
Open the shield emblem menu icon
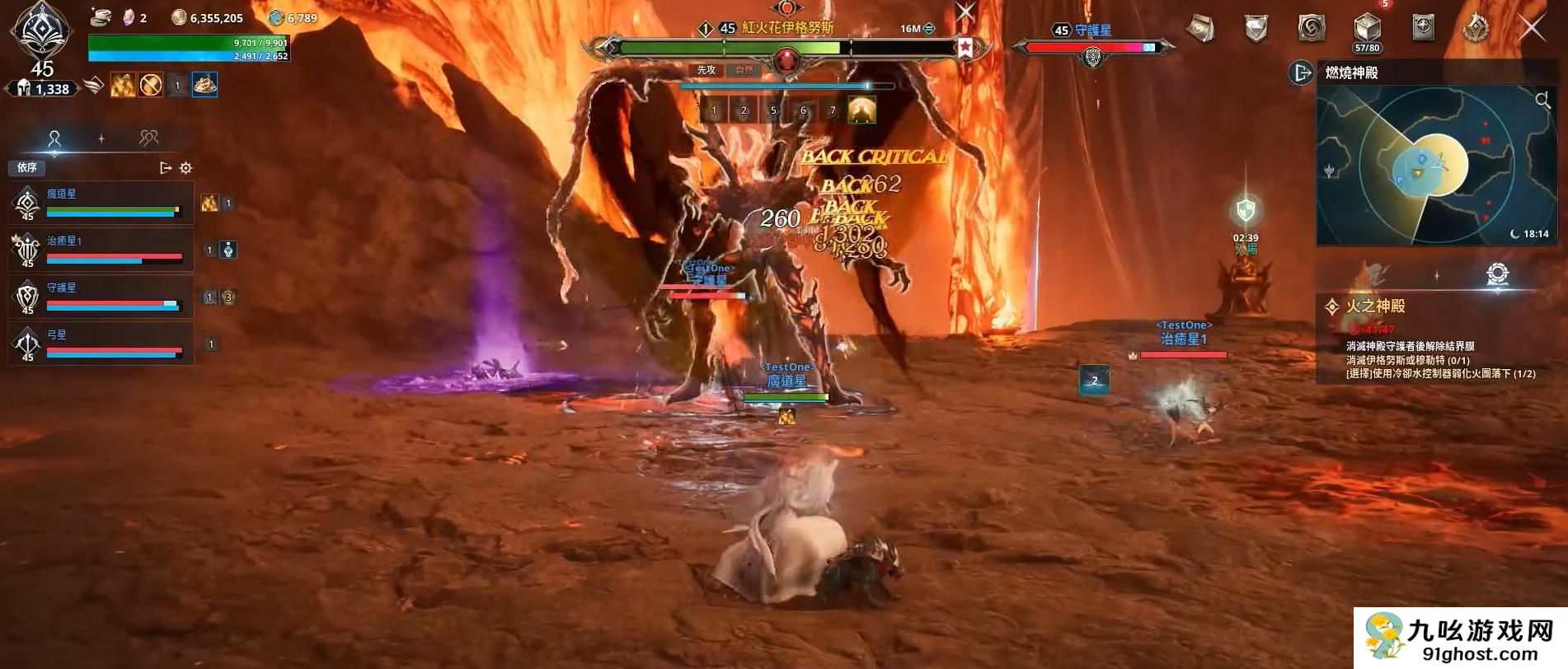(1256, 29)
